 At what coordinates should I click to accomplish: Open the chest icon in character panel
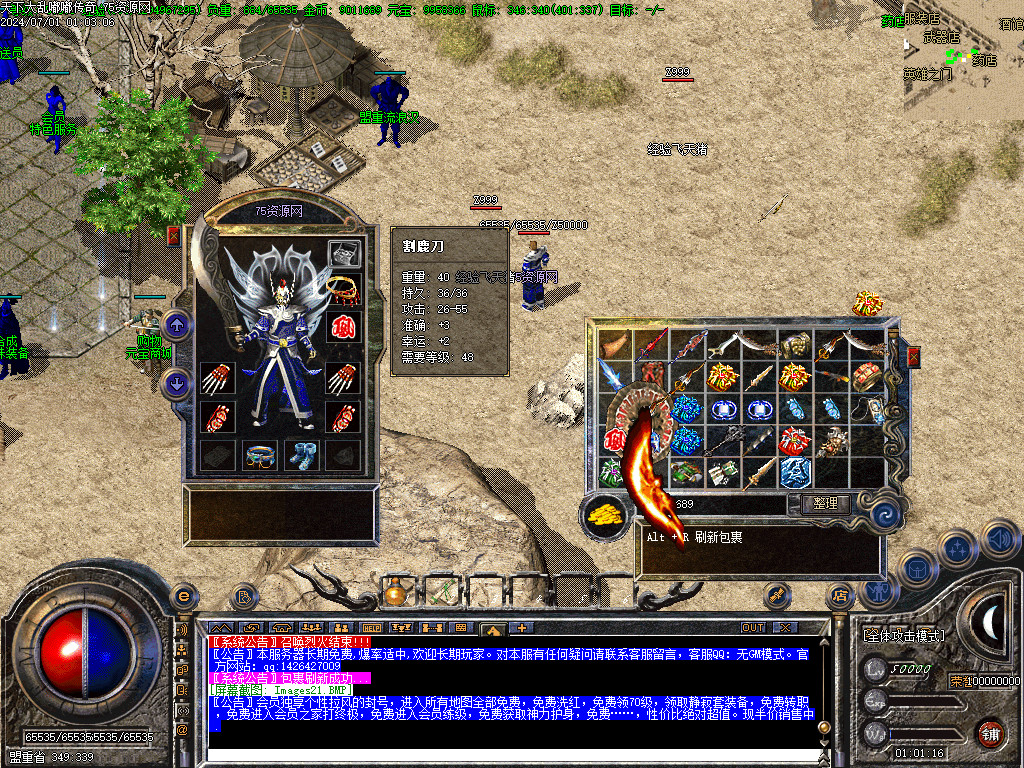tap(344, 254)
